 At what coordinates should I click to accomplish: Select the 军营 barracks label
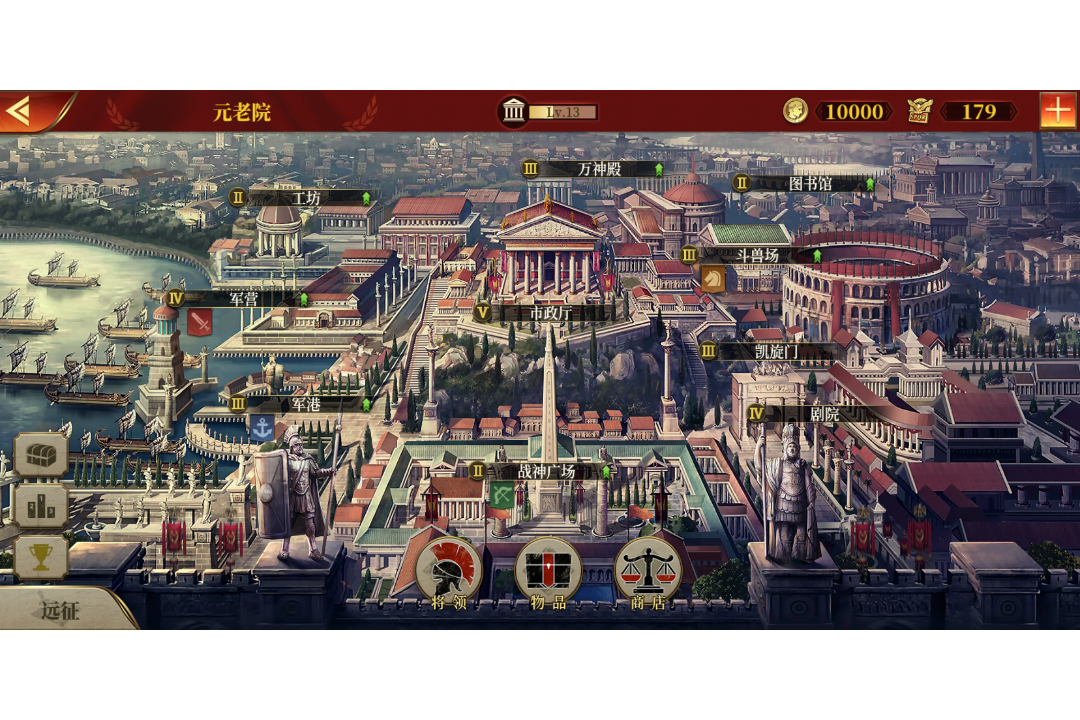point(243,298)
